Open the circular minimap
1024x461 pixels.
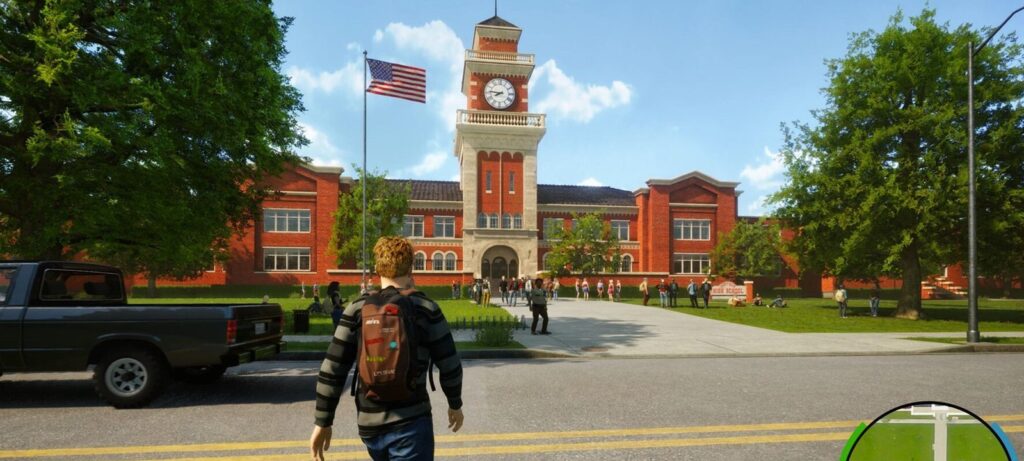928,436
